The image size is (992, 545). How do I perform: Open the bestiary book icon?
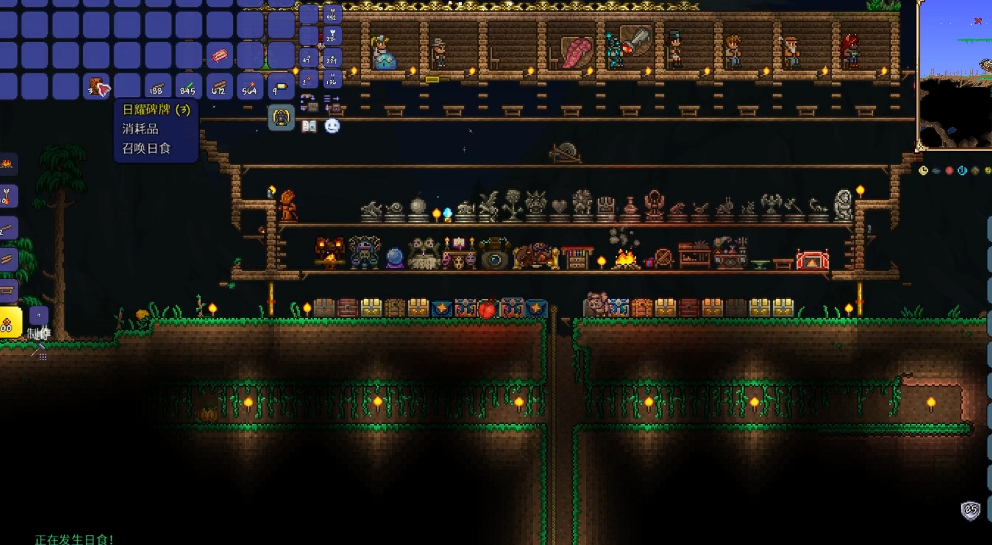(x=309, y=126)
